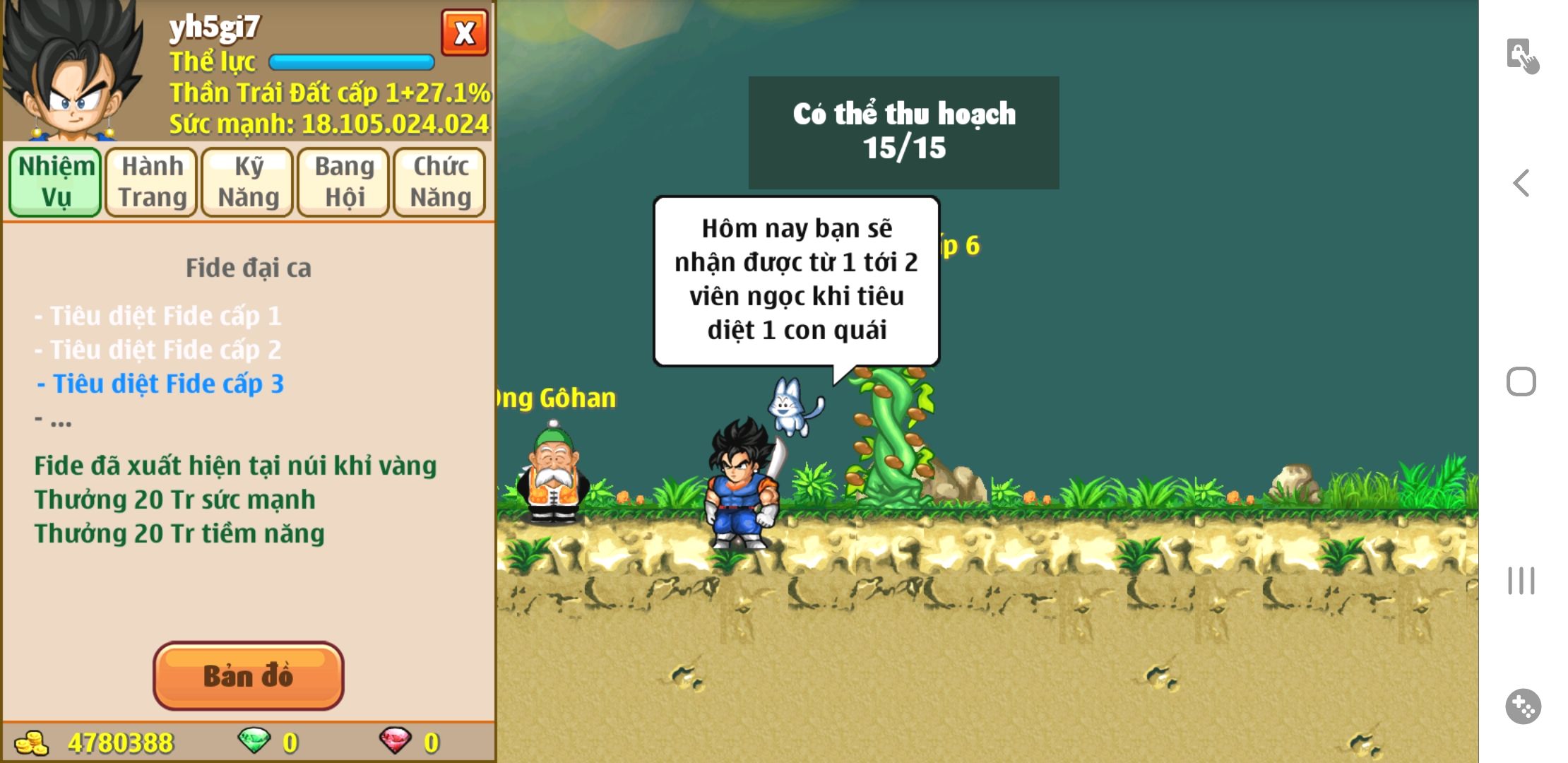Screen dimensions: 1568x763
Task: Open the map with the Bản đồ button
Action: click(x=248, y=675)
